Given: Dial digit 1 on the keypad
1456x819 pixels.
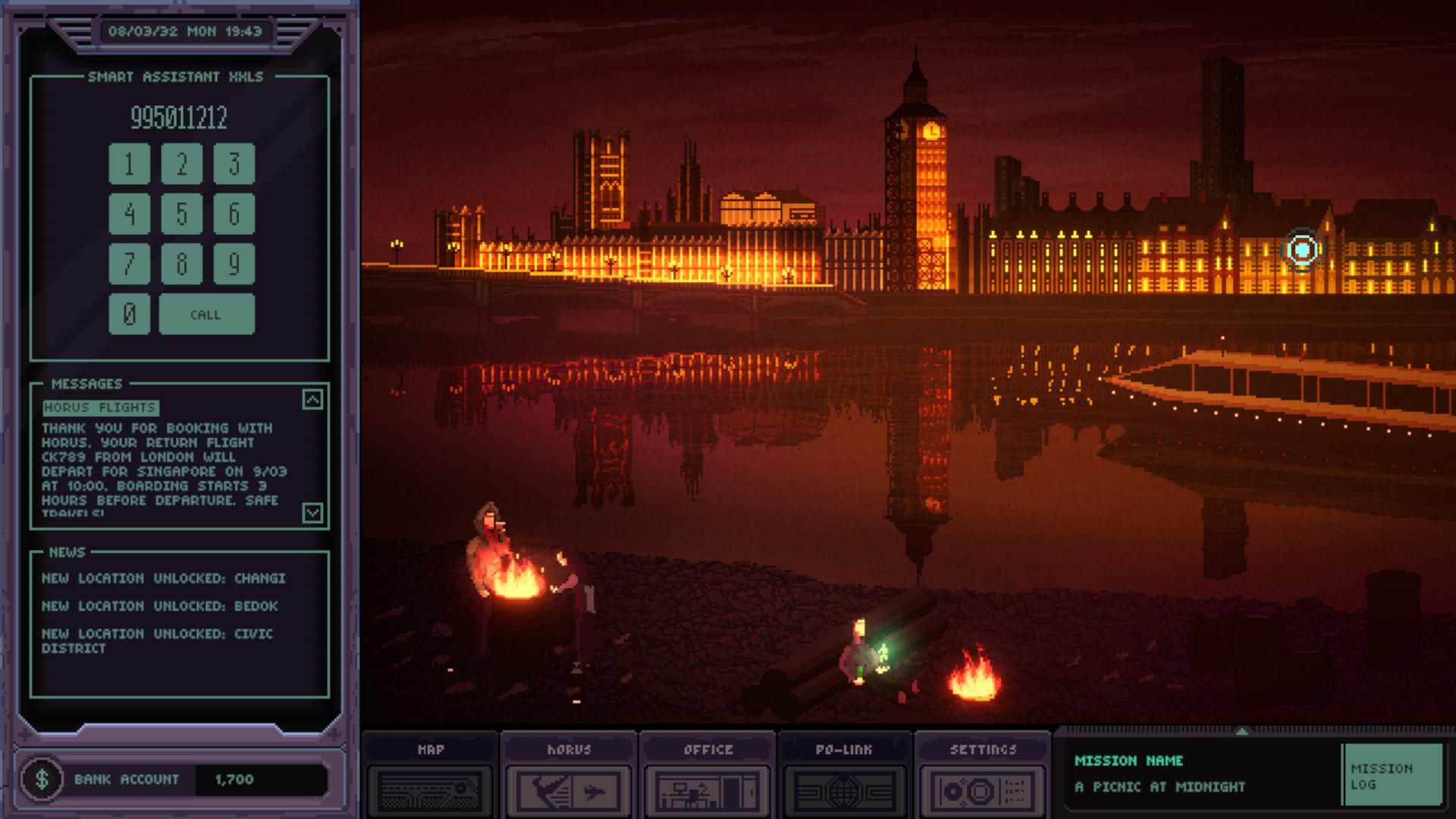Looking at the screenshot, I should click(129, 164).
